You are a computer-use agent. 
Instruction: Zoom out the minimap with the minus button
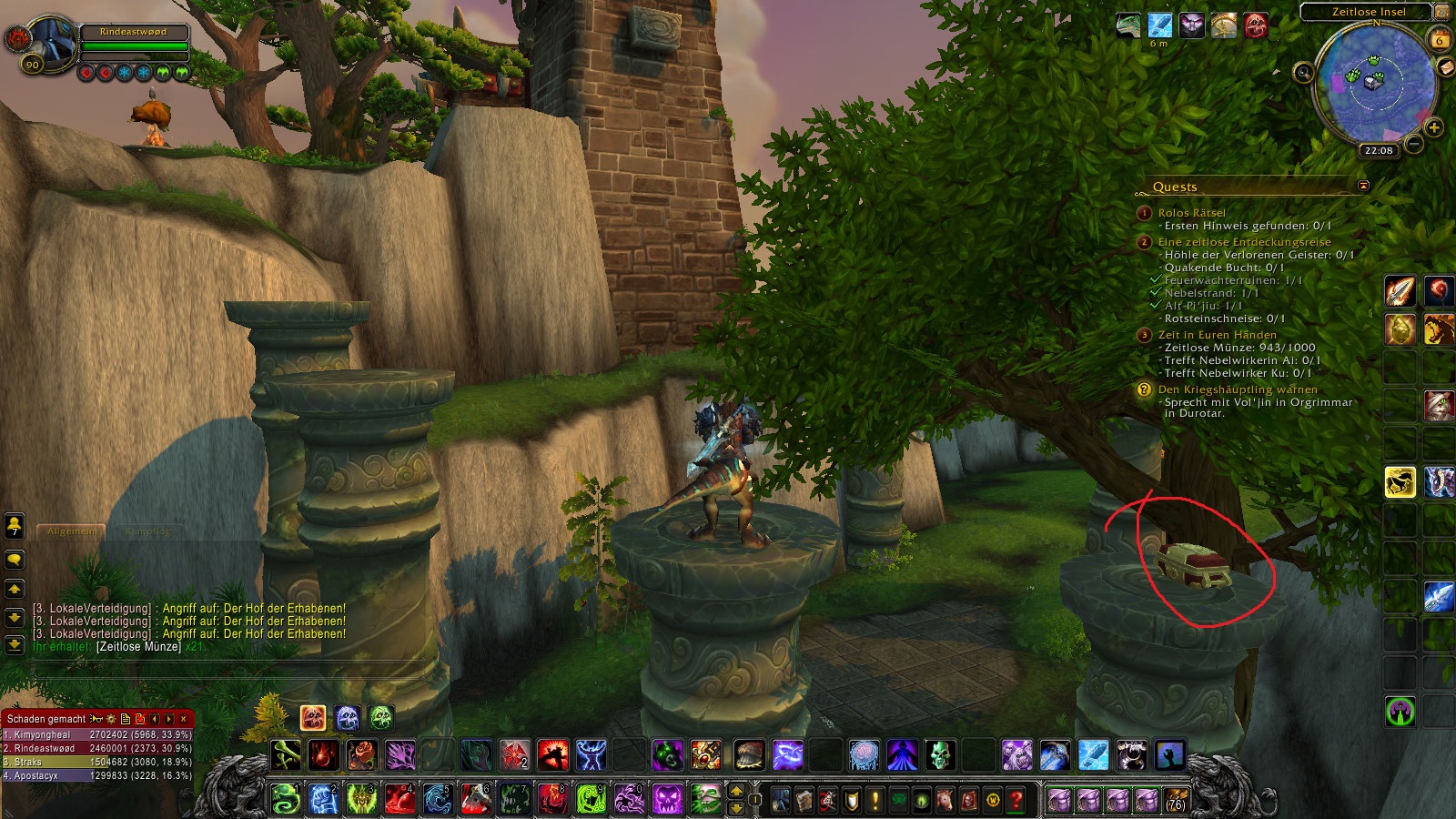tap(1413, 144)
